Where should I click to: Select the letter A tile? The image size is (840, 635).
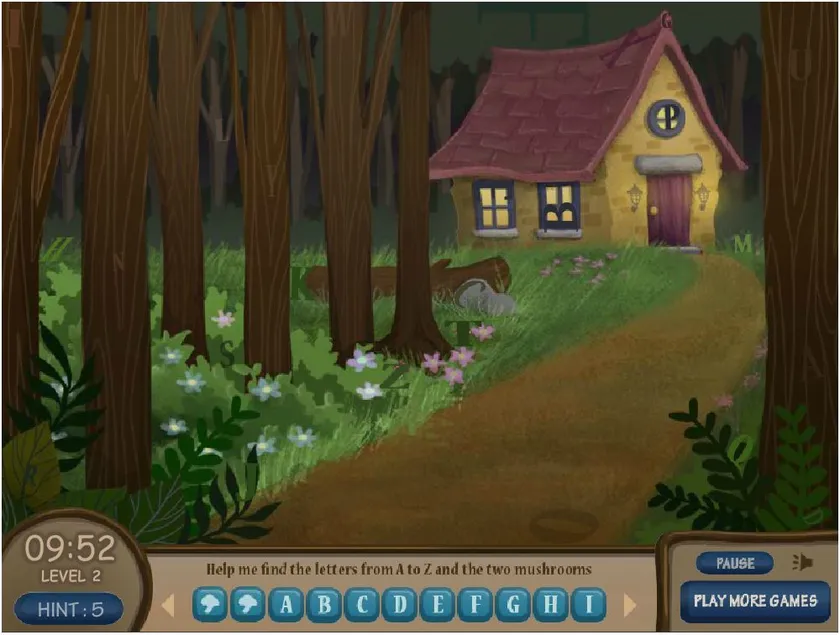286,604
